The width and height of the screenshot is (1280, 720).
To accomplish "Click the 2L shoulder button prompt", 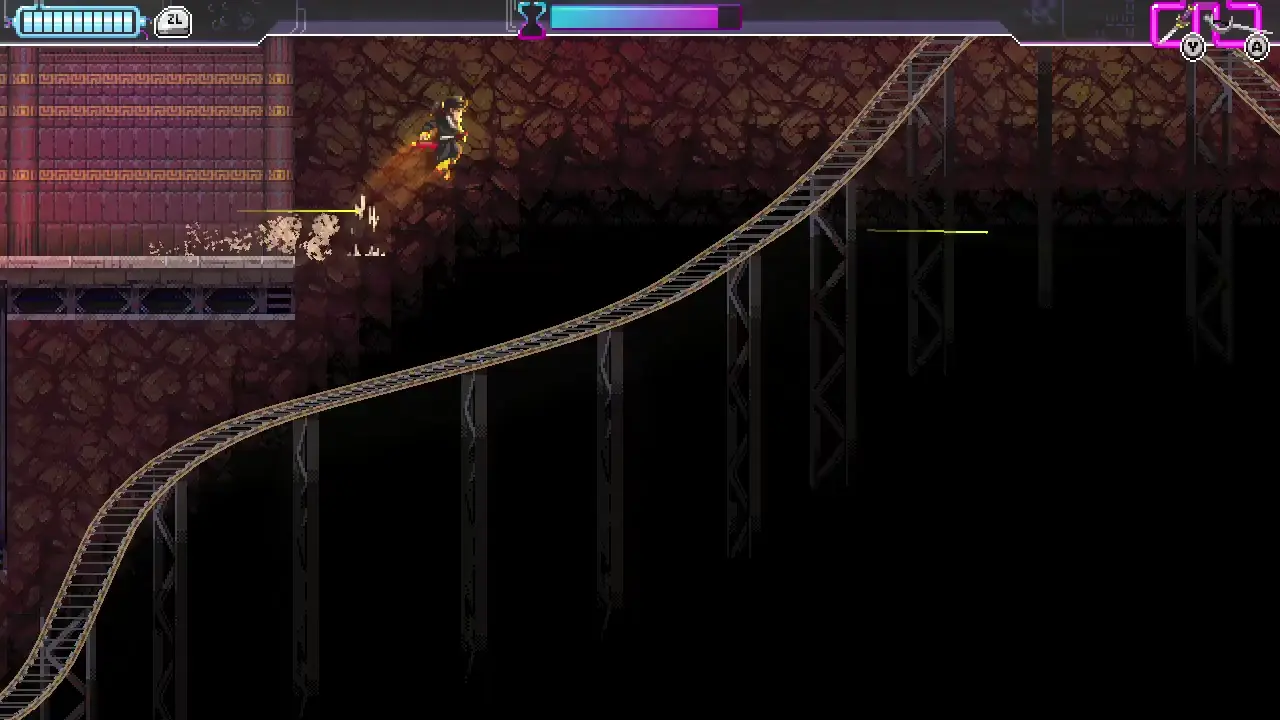I will [x=173, y=21].
